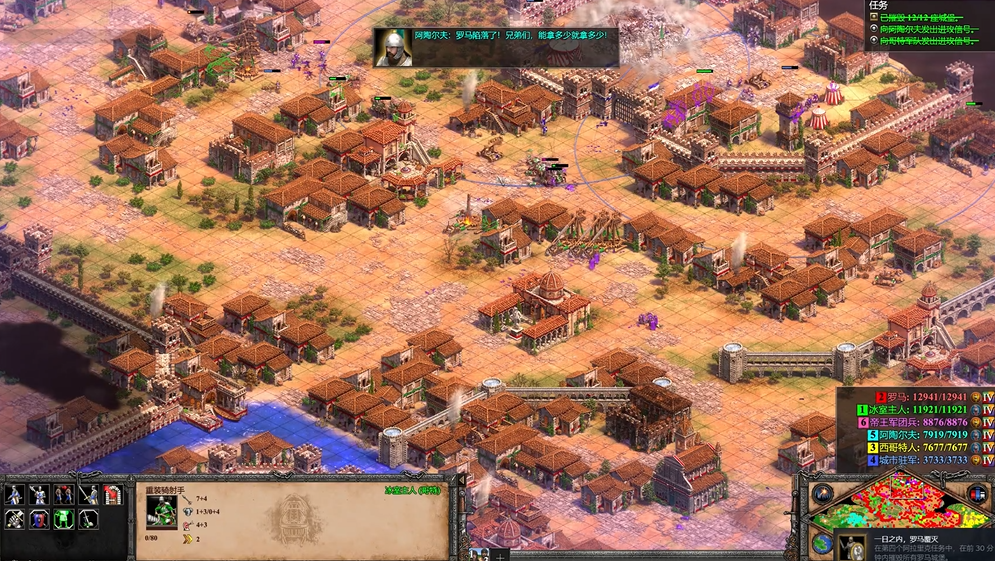Click the 城市驻军 score entry
The height and width of the screenshot is (561, 995).
(915, 461)
